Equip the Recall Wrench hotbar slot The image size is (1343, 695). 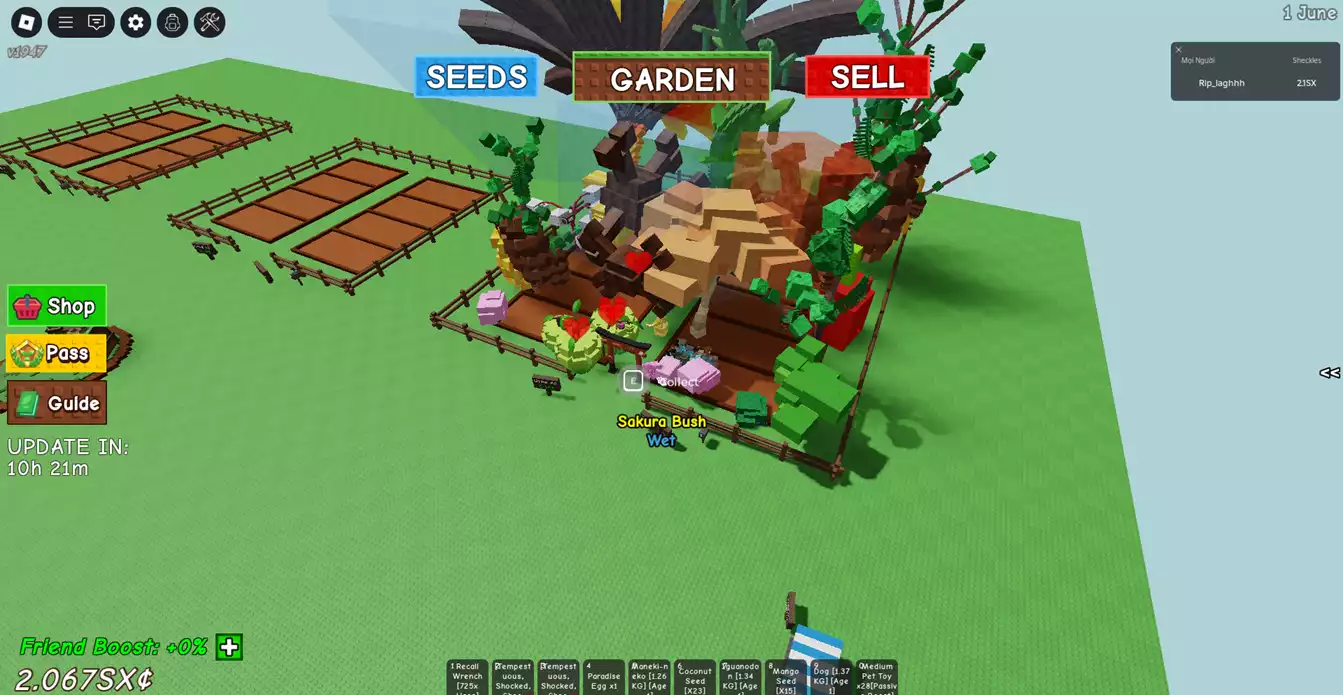click(467, 677)
